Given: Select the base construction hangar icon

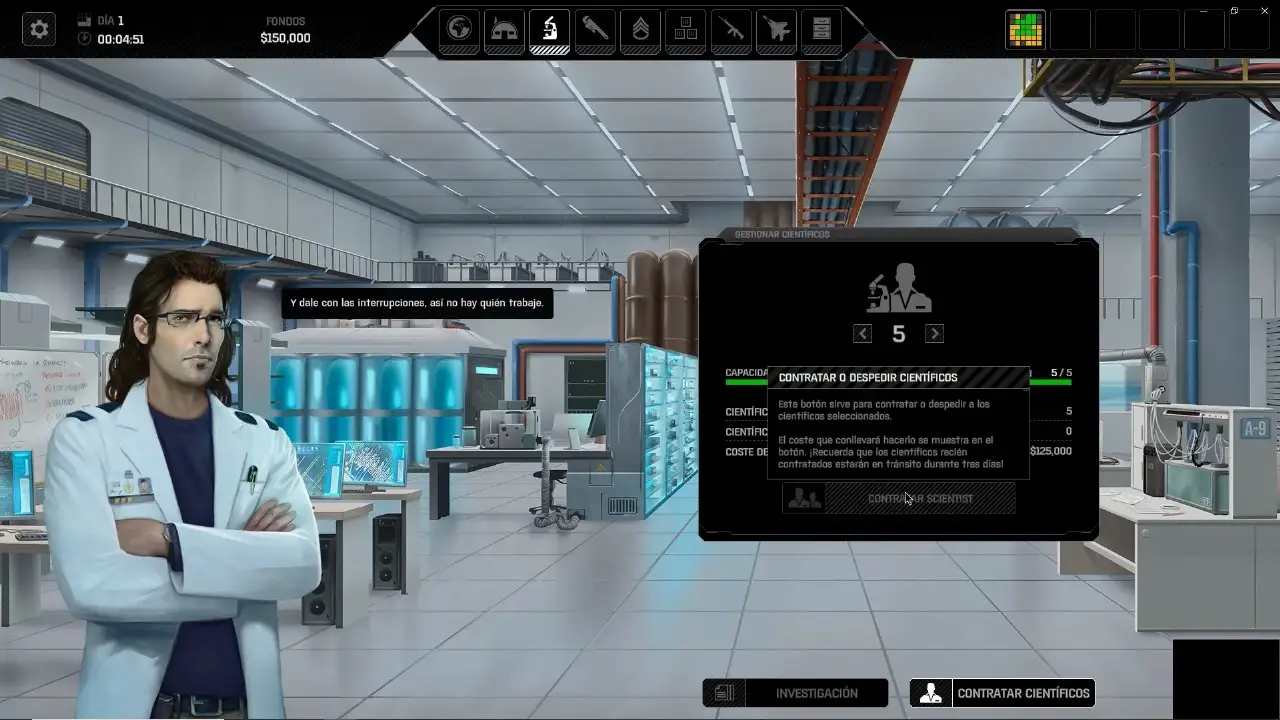Looking at the screenshot, I should pyautogui.click(x=504, y=30).
